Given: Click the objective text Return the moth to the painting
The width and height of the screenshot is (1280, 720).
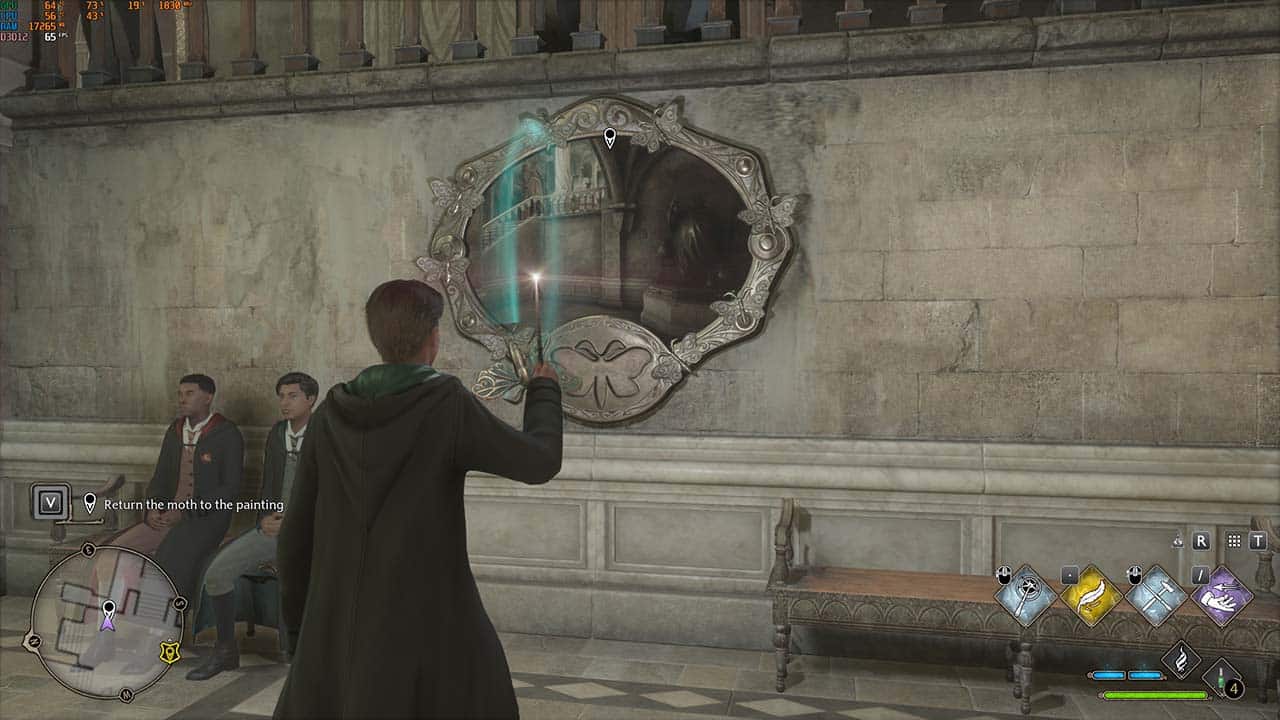Looking at the screenshot, I should [193, 504].
